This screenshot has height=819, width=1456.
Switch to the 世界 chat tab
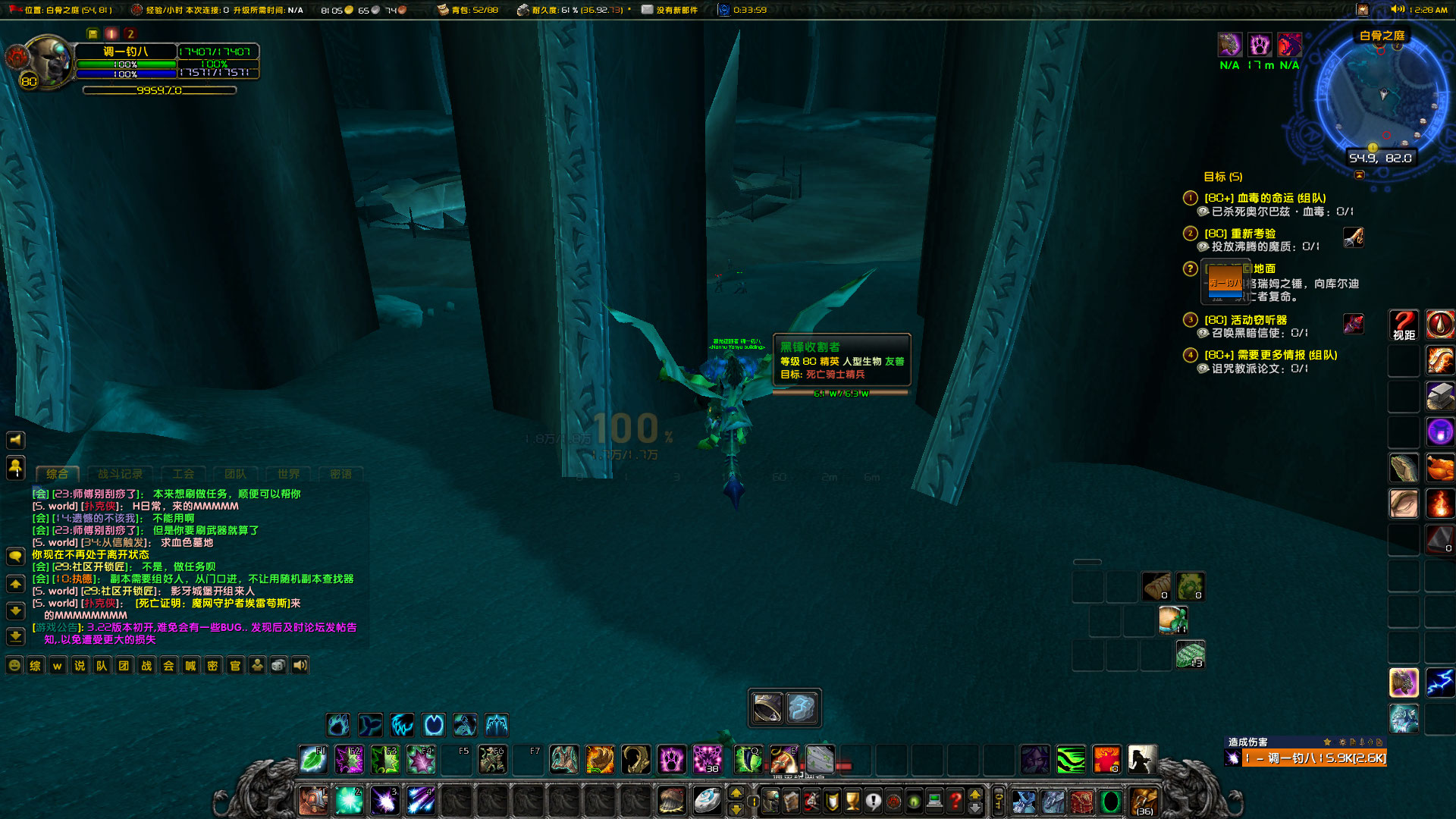point(287,473)
